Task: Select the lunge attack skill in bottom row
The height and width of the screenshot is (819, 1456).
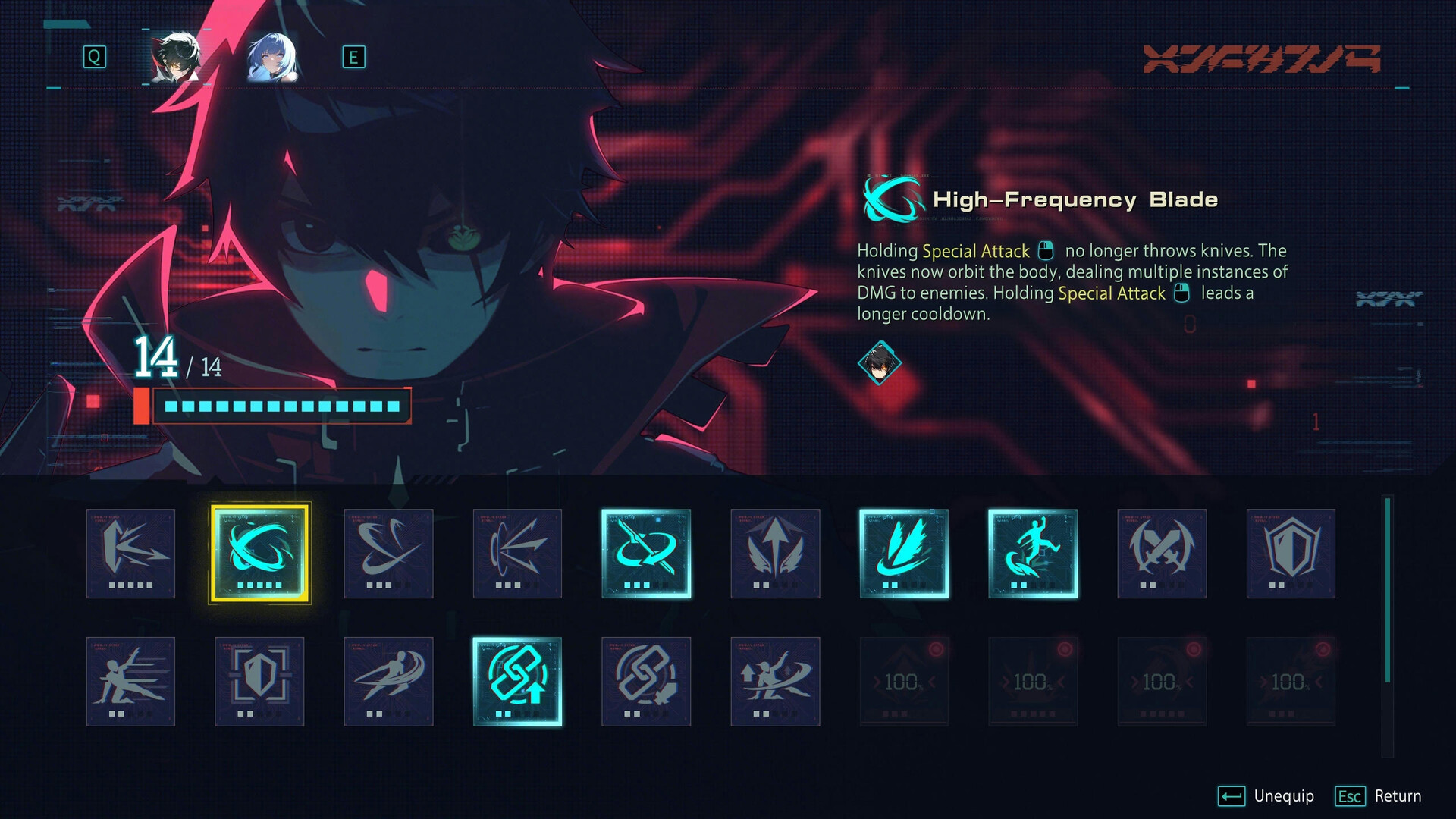Action: tap(130, 680)
